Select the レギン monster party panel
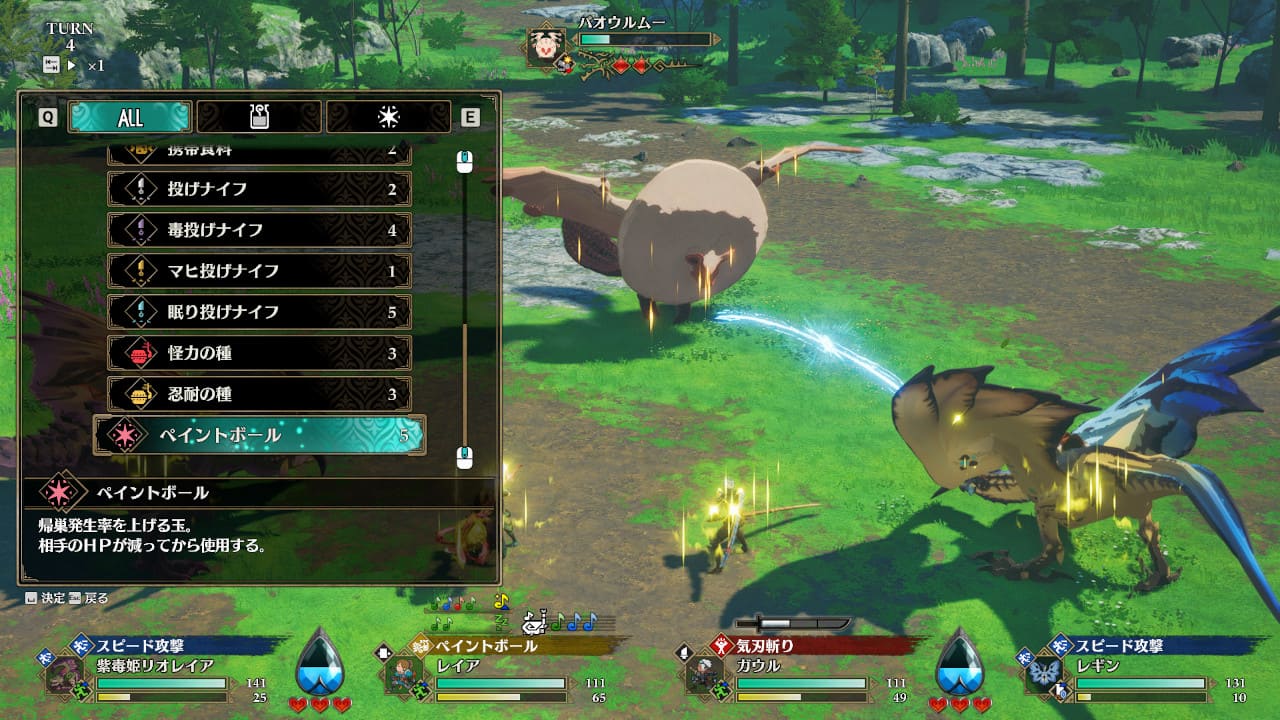This screenshot has height=720, width=1280. pyautogui.click(x=1140, y=672)
